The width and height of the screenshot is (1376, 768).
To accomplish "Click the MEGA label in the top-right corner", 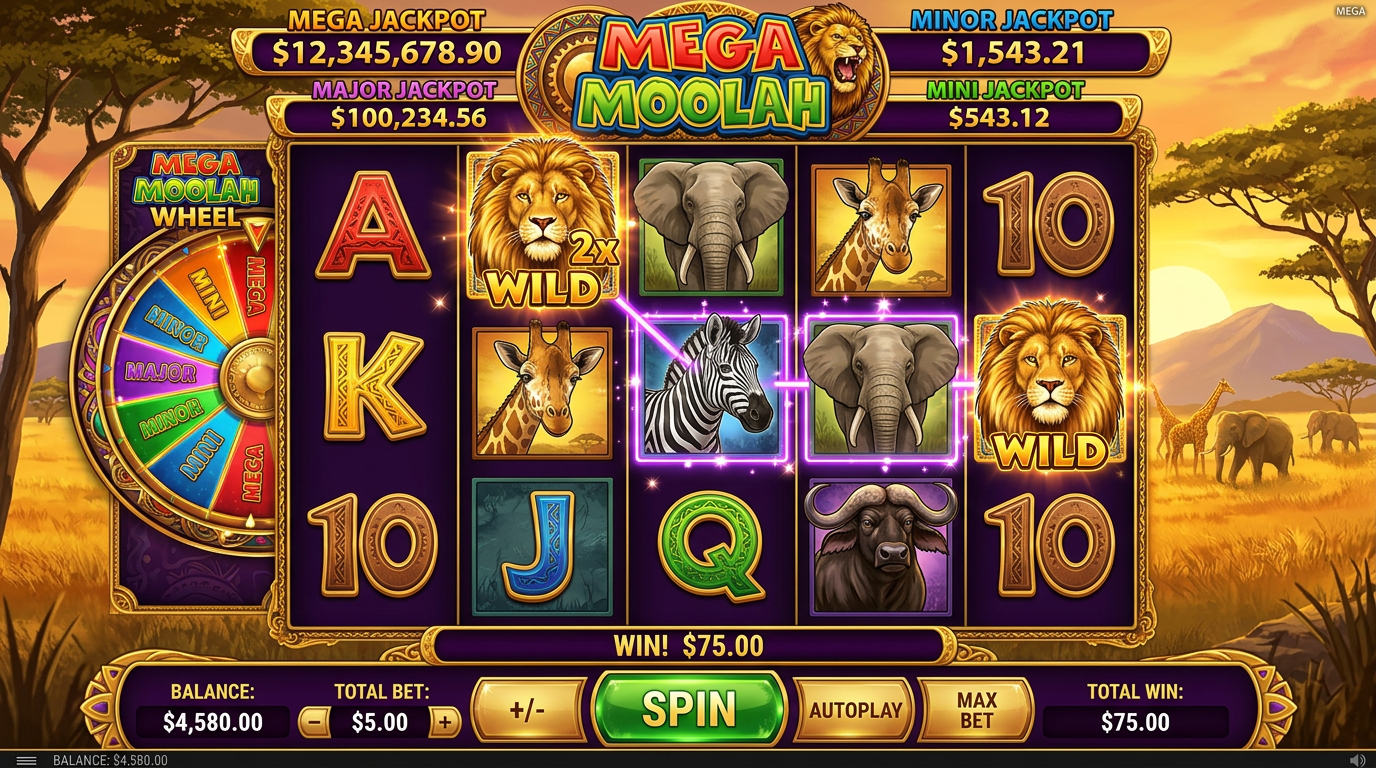I will point(1349,11).
